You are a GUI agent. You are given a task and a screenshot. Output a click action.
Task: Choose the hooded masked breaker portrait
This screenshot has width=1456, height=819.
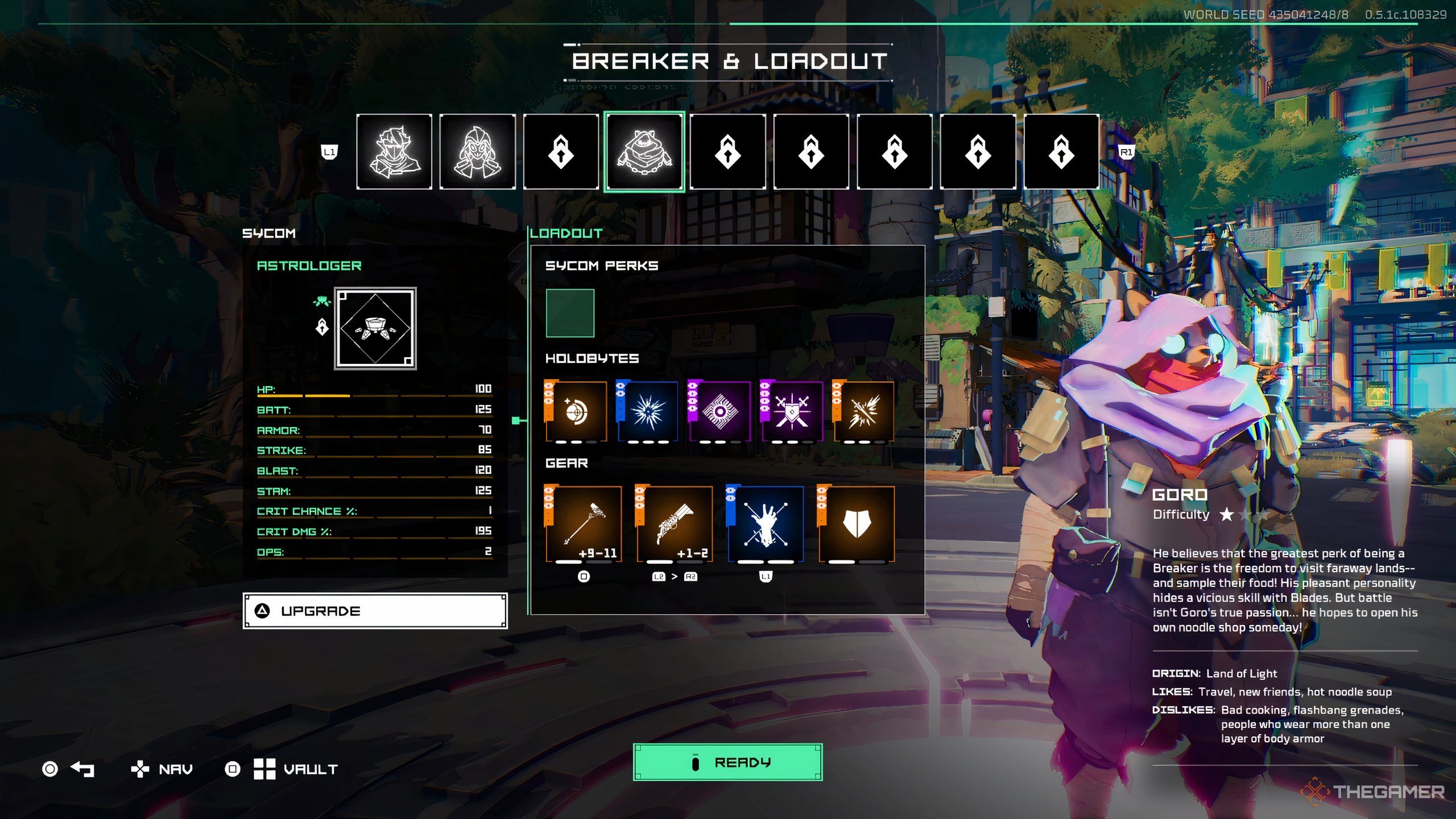tap(477, 151)
